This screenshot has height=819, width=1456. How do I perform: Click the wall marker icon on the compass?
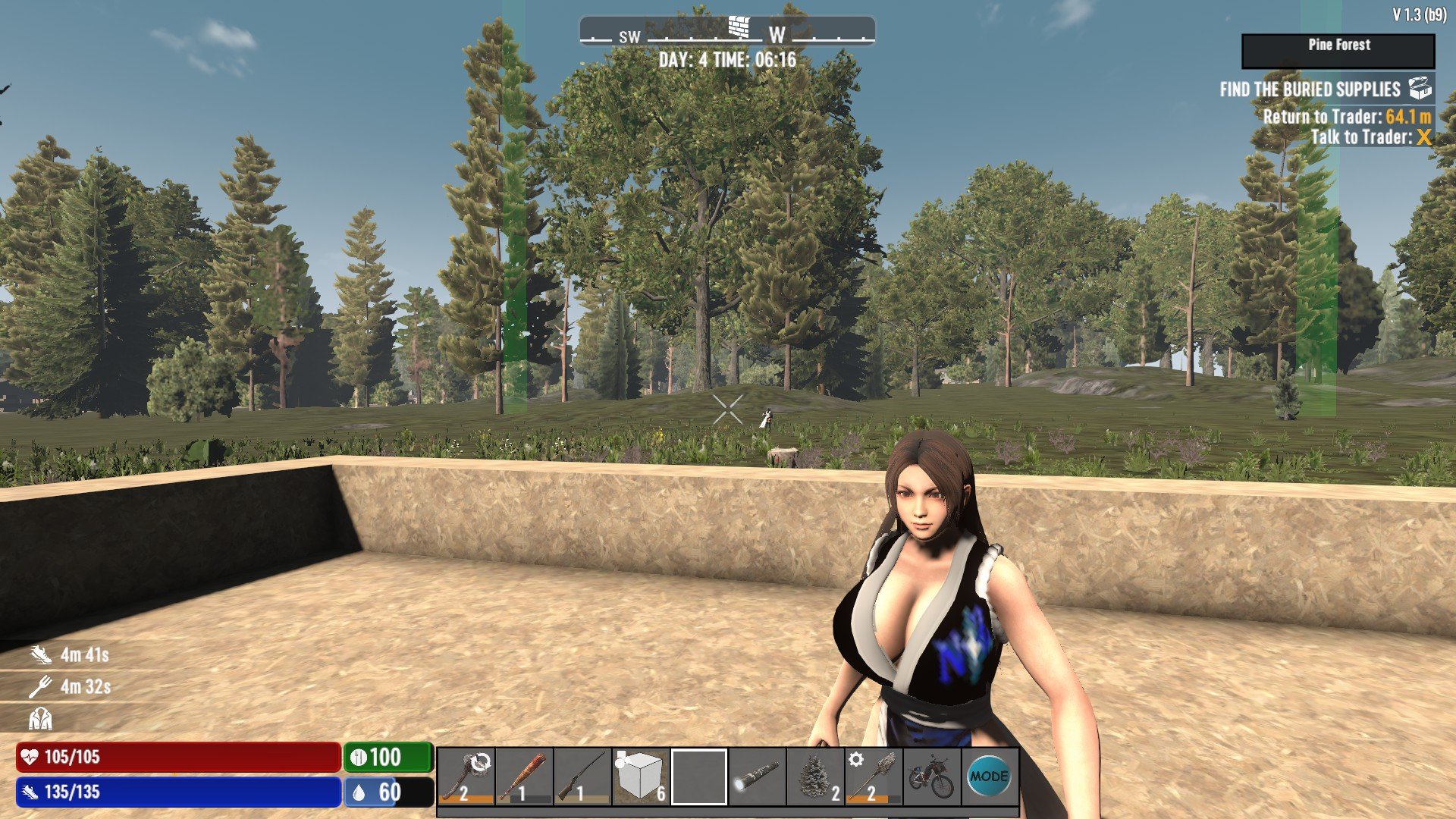pyautogui.click(x=739, y=27)
